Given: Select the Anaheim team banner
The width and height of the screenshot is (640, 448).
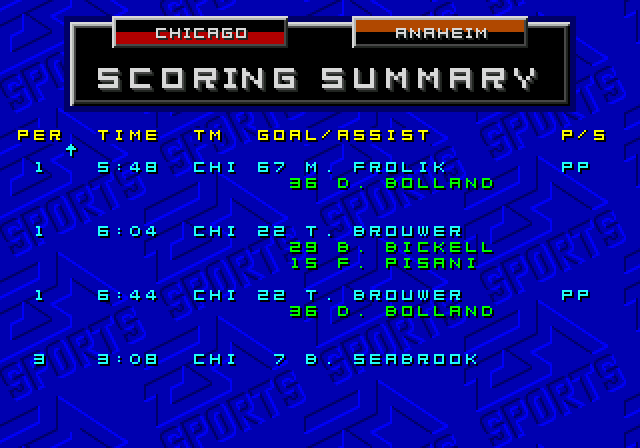Looking at the screenshot, I should click(x=440, y=32).
